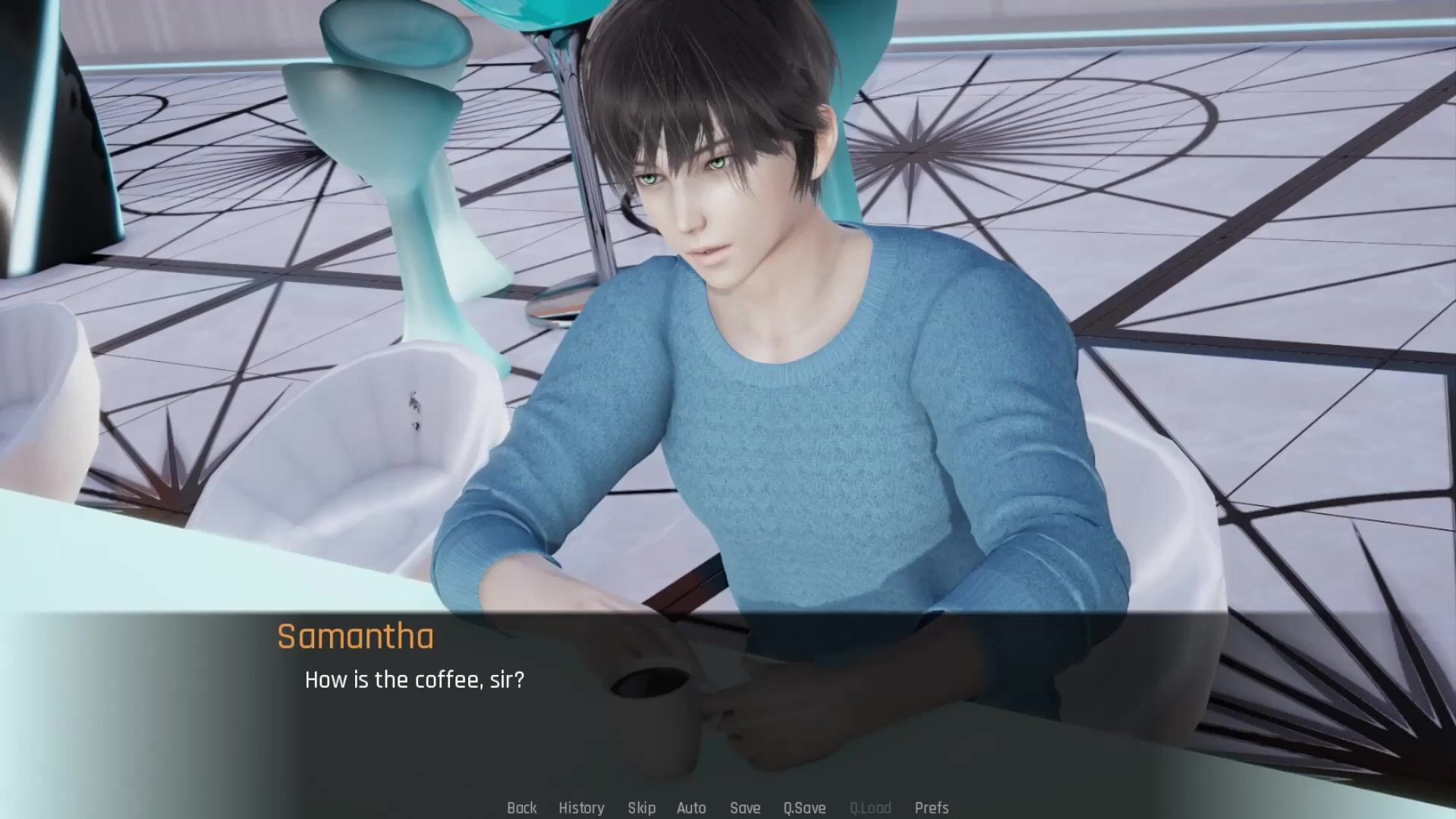This screenshot has height=819, width=1456.
Task: Open the dialogue History log
Action: point(581,808)
